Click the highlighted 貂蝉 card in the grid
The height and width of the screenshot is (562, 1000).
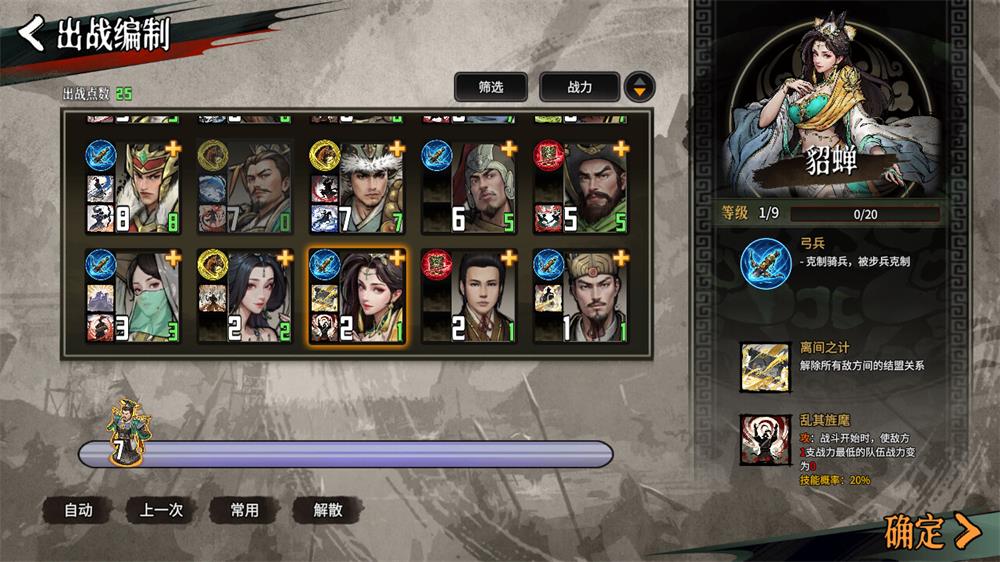357,296
